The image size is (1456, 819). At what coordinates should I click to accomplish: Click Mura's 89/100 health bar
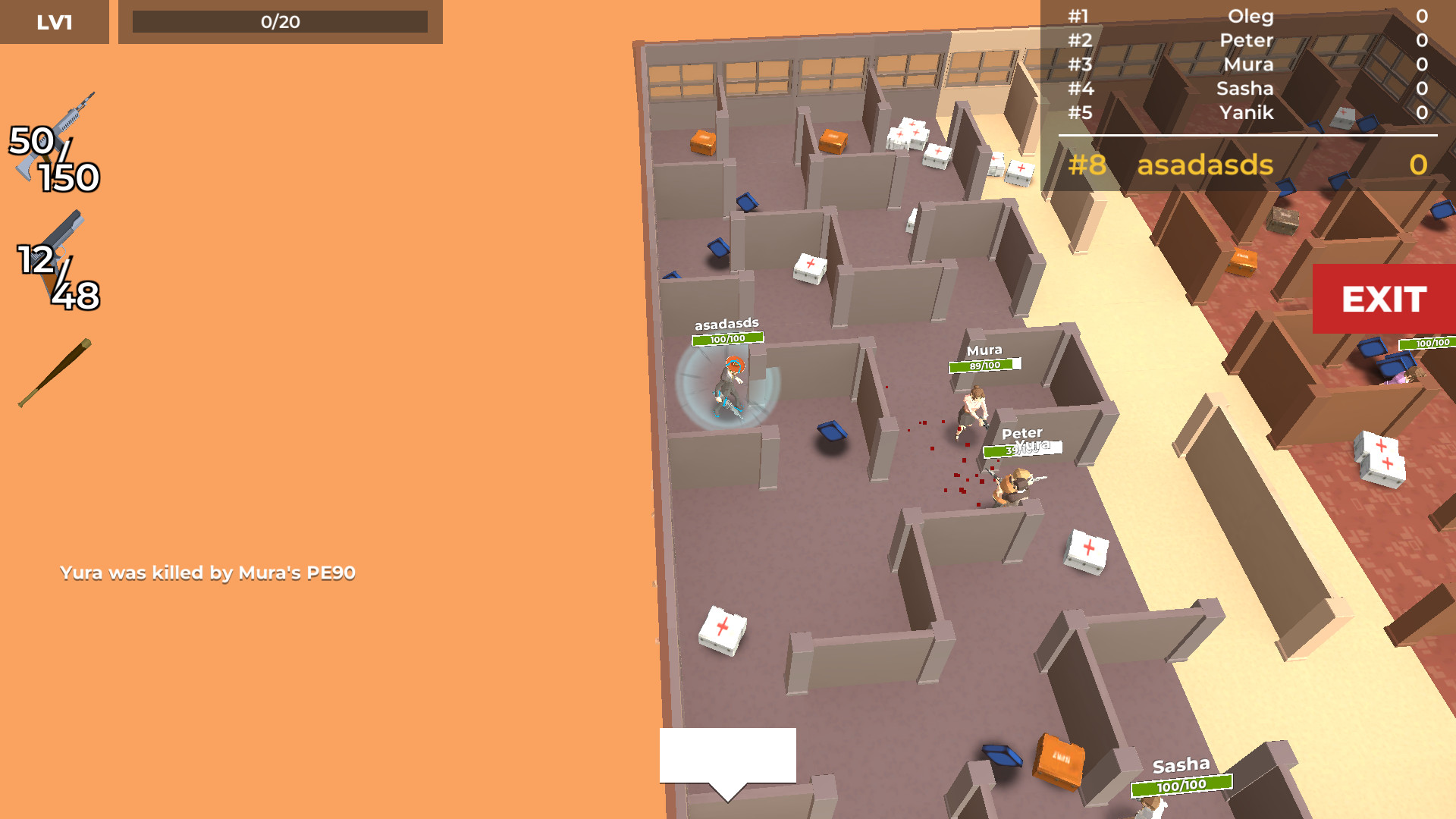pyautogui.click(x=986, y=366)
